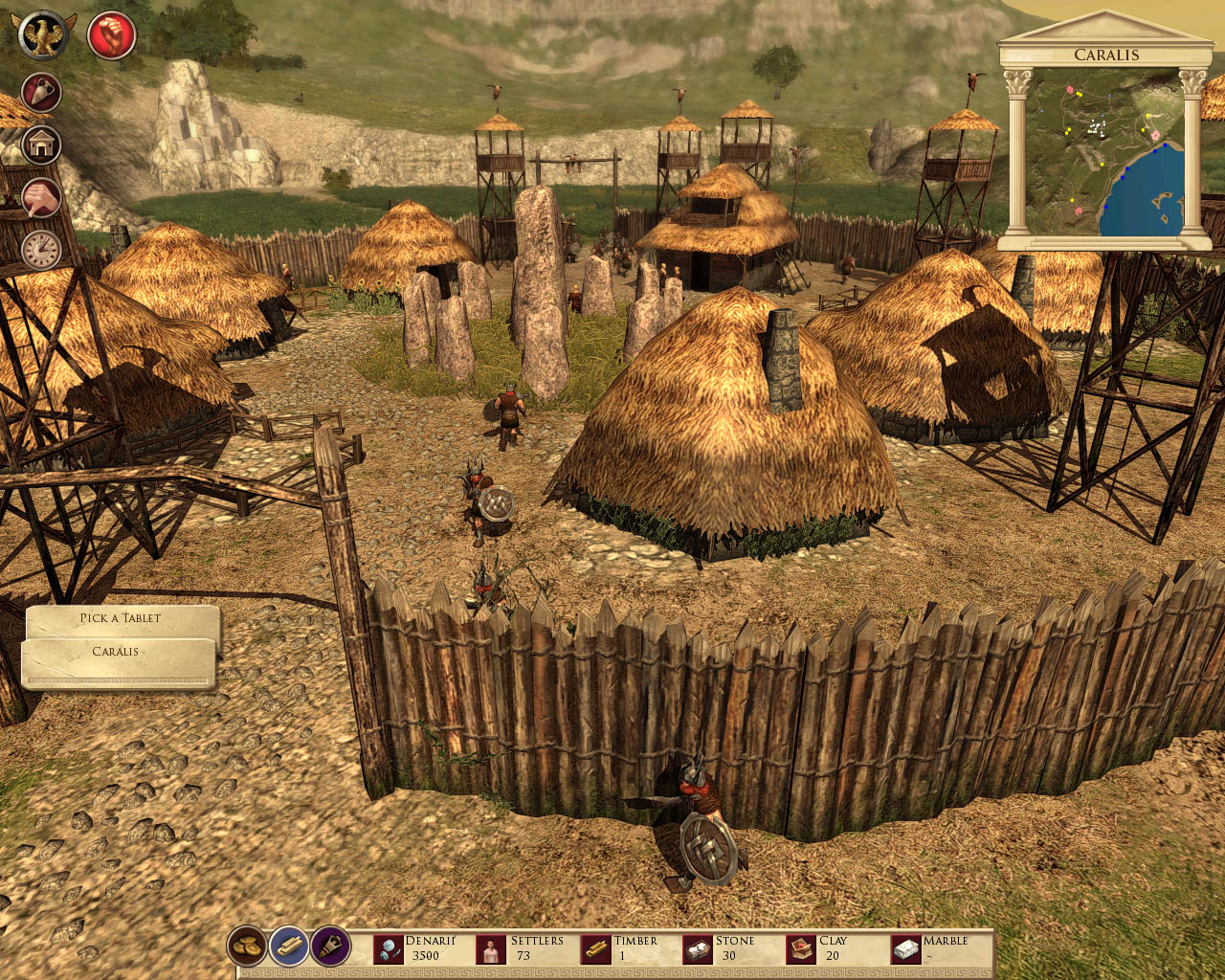
Task: Select the Clay resource icon
Action: (x=801, y=948)
